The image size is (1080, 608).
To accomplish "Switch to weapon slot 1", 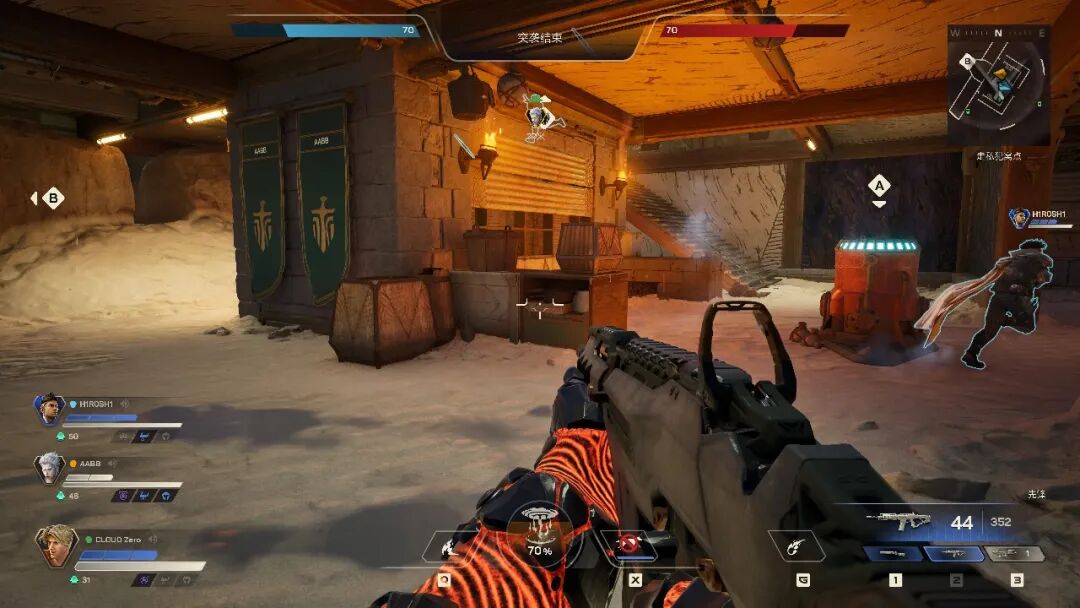I will [894, 554].
